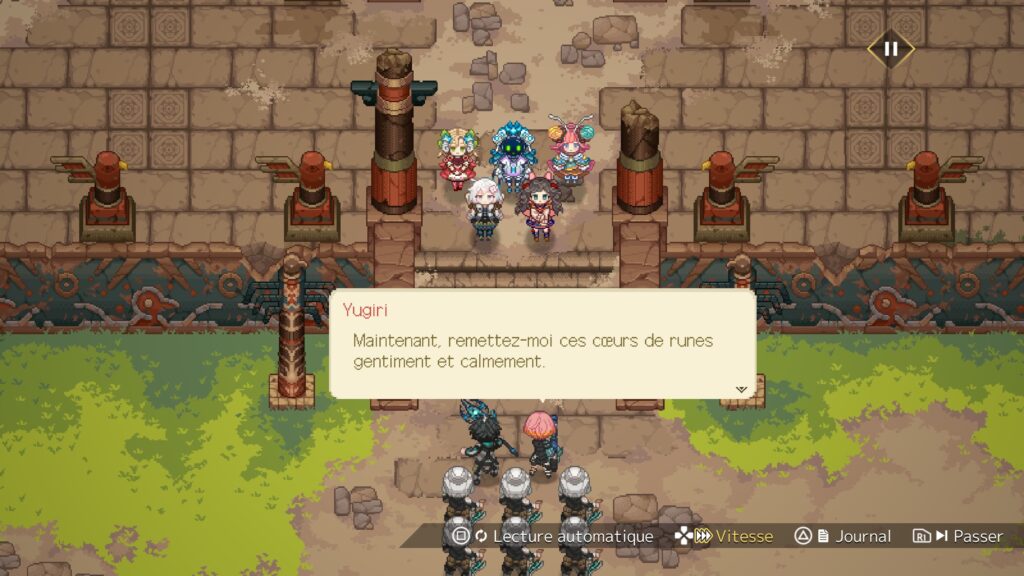
Task: Advance Yugiri's dialogue with the arrow indicator
Action: pos(741,389)
